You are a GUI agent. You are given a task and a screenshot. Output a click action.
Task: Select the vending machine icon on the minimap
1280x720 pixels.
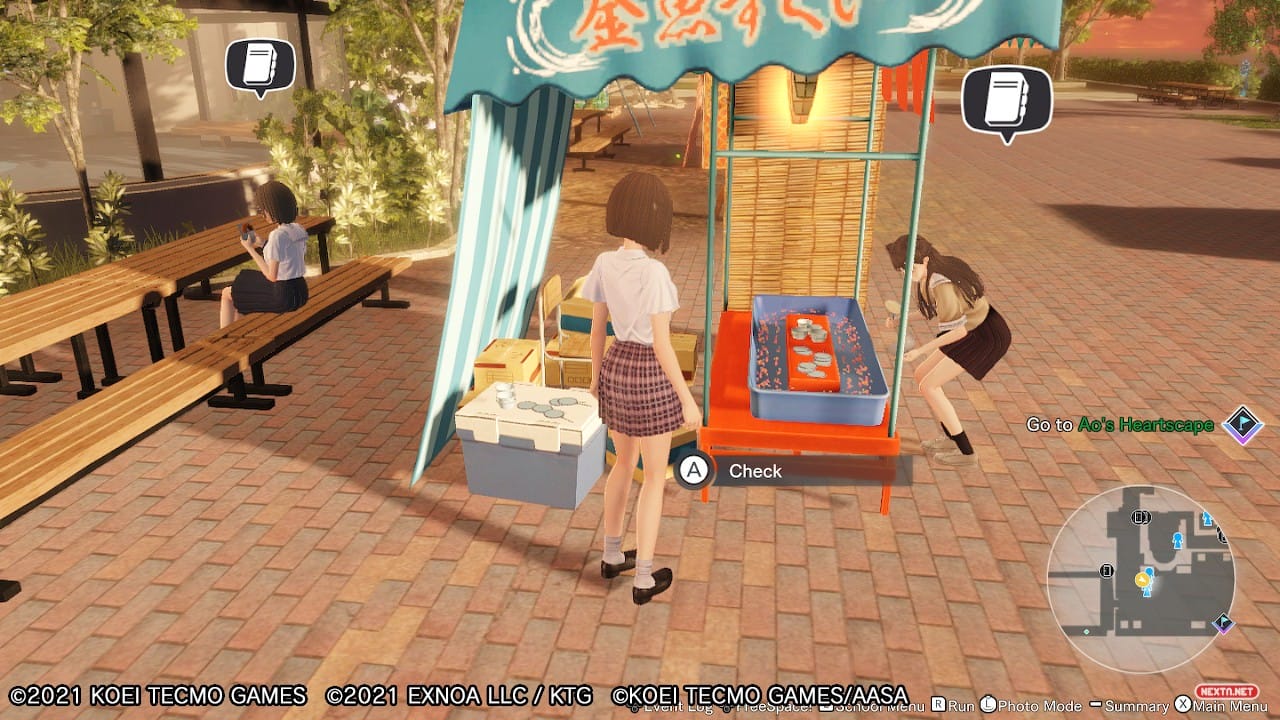click(x=1107, y=570)
